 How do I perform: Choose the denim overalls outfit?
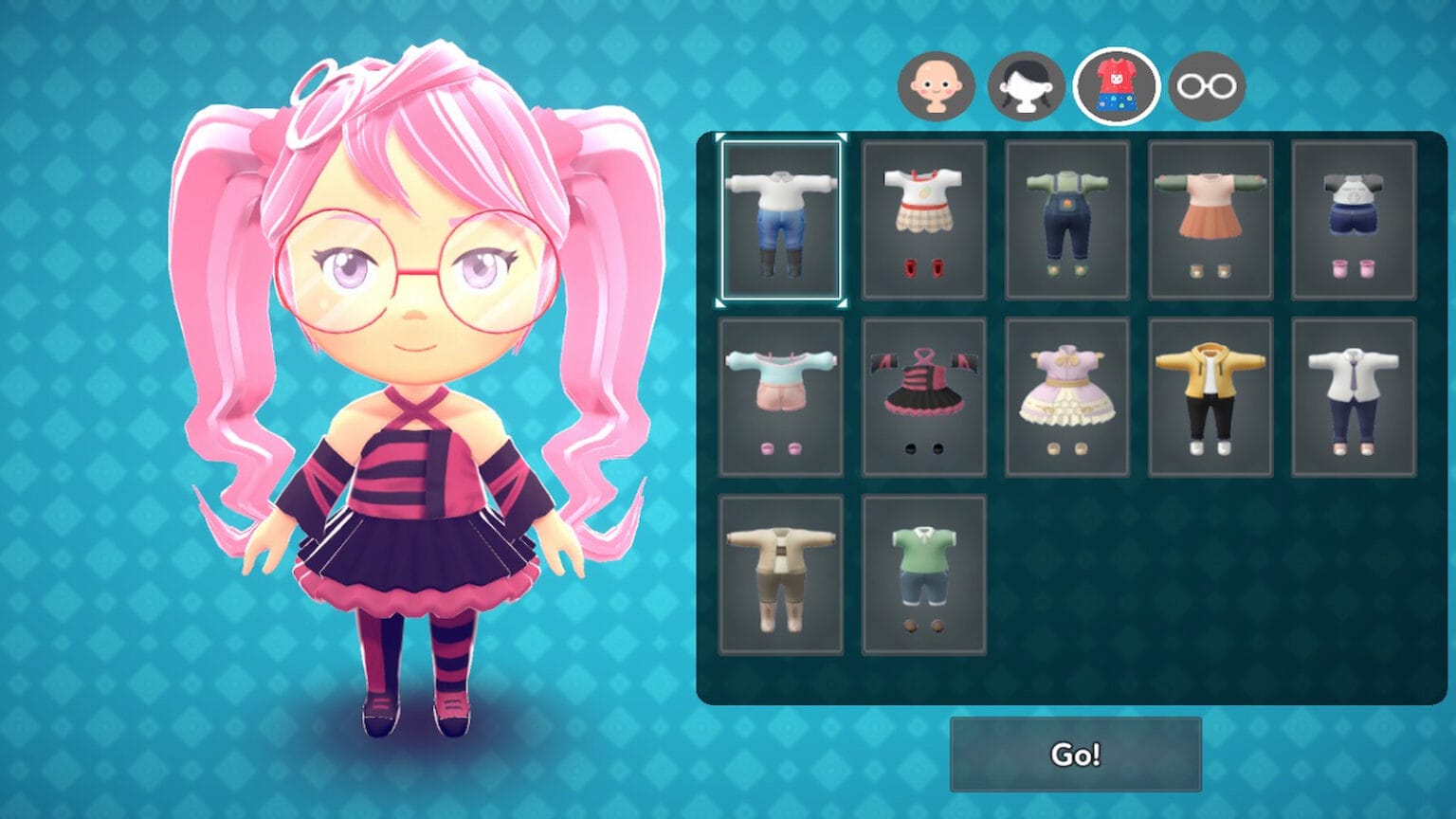click(x=1066, y=220)
